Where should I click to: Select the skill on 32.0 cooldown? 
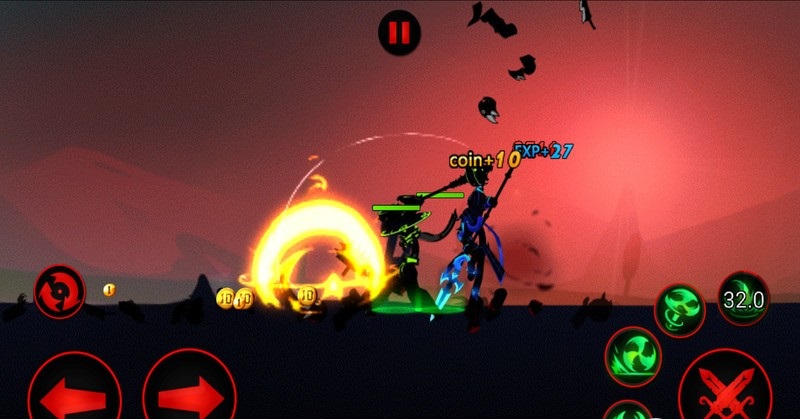pos(744,298)
